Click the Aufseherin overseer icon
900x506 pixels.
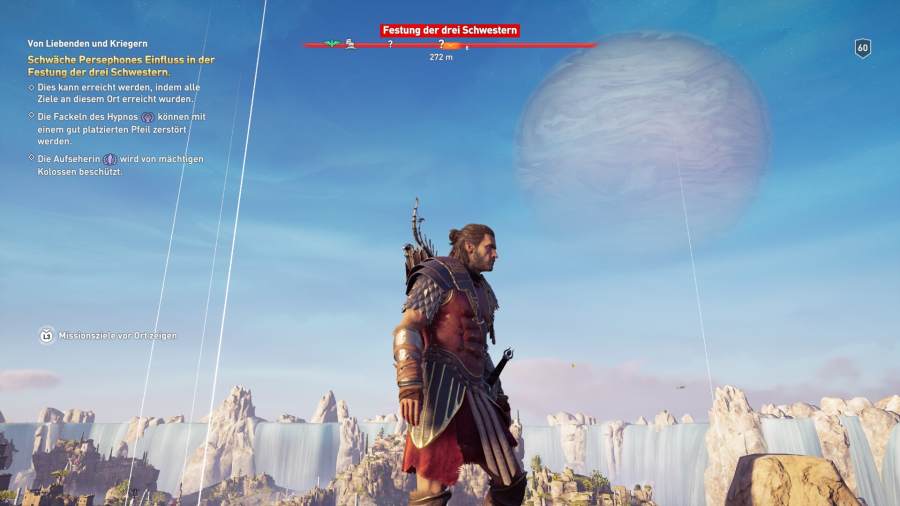coord(110,159)
